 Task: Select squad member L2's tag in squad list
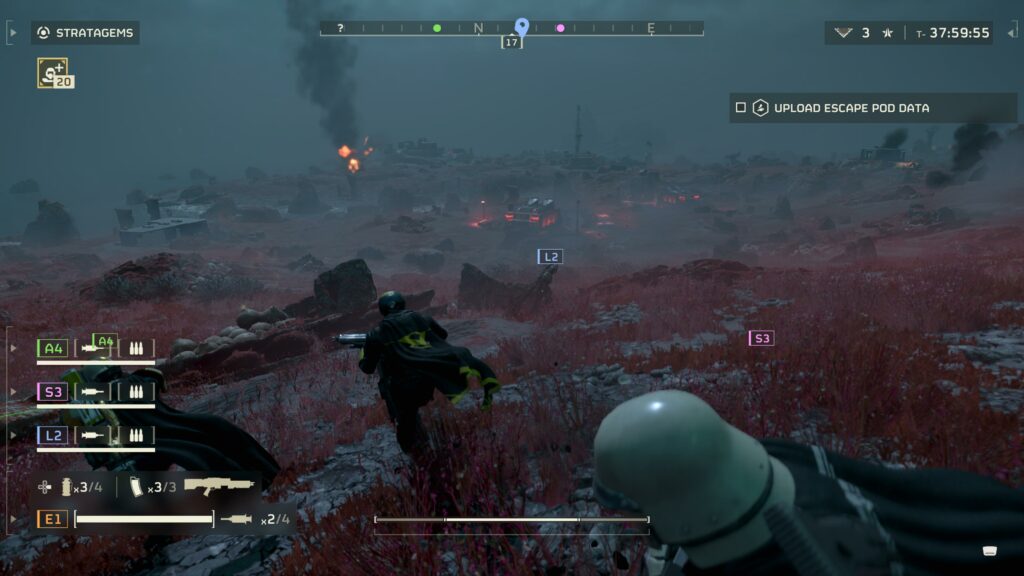tap(52, 435)
